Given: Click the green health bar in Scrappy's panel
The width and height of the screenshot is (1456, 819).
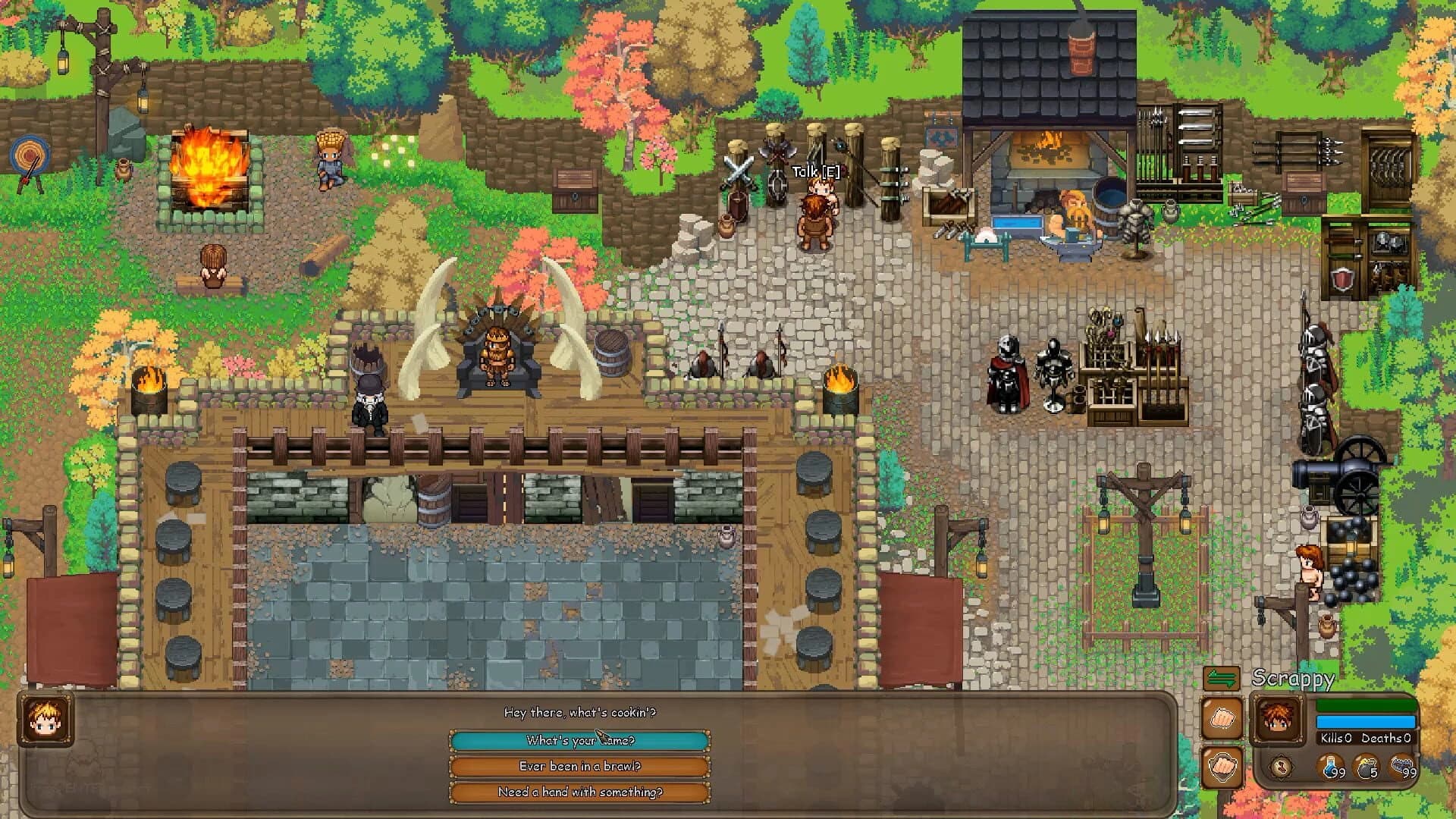Looking at the screenshot, I should coord(1366,705).
